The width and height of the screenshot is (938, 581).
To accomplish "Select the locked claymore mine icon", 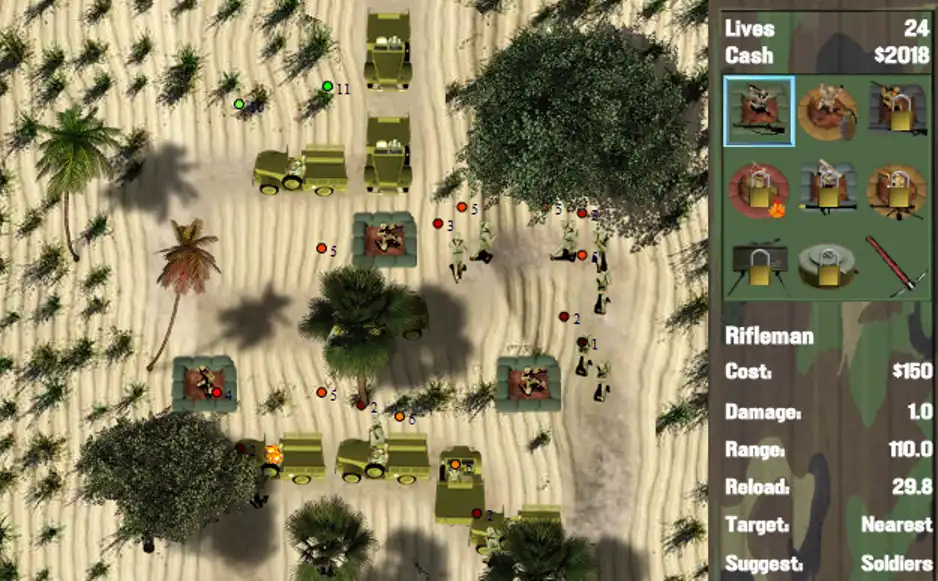I will click(x=759, y=266).
